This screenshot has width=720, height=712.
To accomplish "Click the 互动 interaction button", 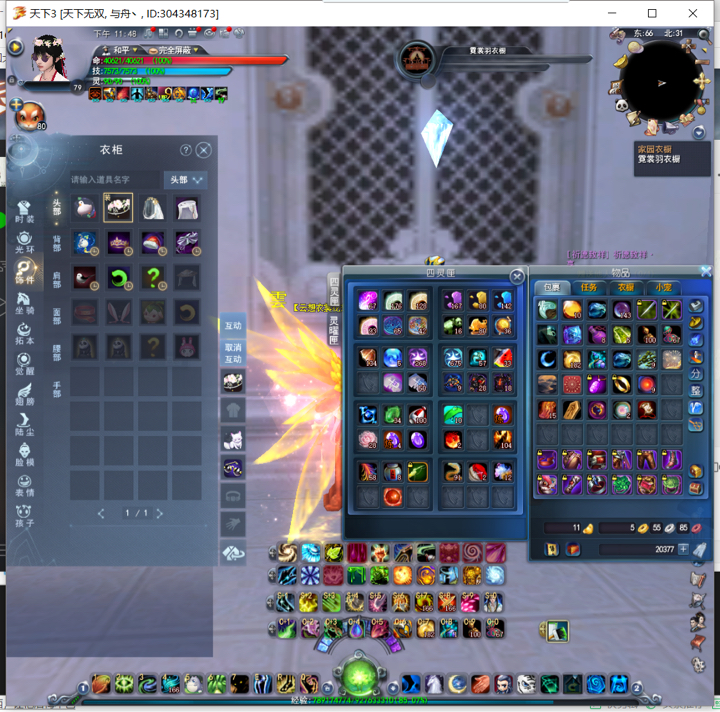I will click(232, 326).
